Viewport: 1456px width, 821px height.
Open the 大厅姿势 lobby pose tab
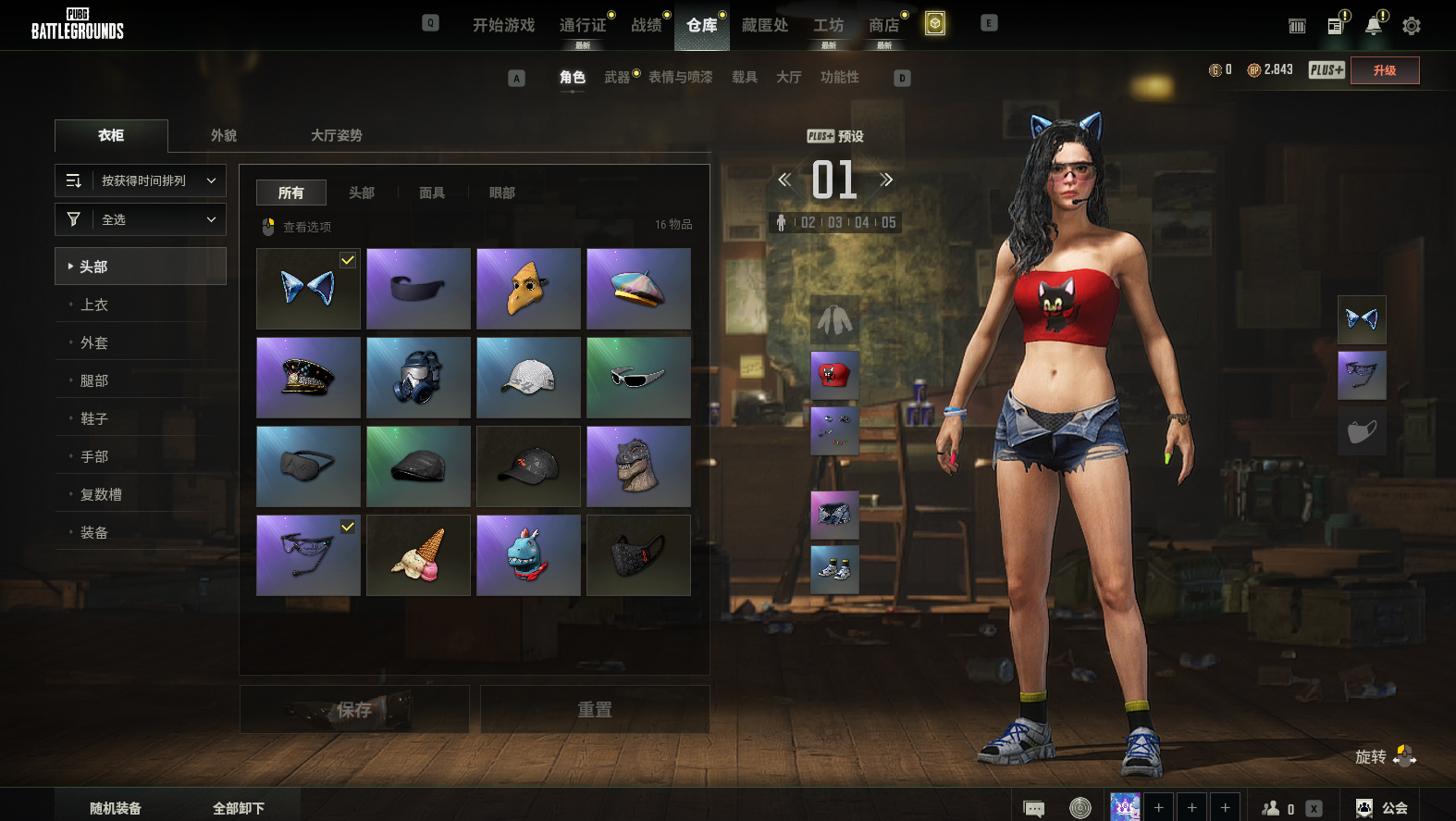coord(336,135)
